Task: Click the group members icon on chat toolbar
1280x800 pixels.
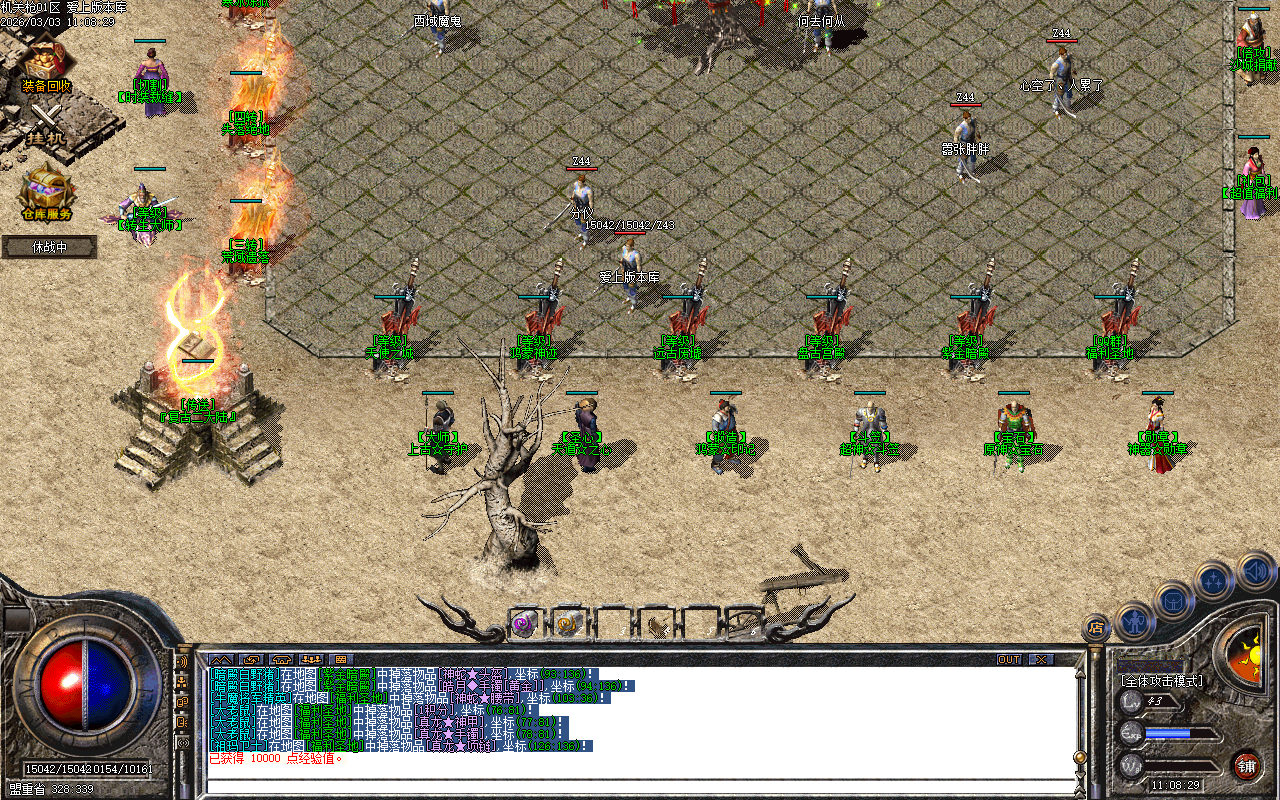Action: [311, 659]
